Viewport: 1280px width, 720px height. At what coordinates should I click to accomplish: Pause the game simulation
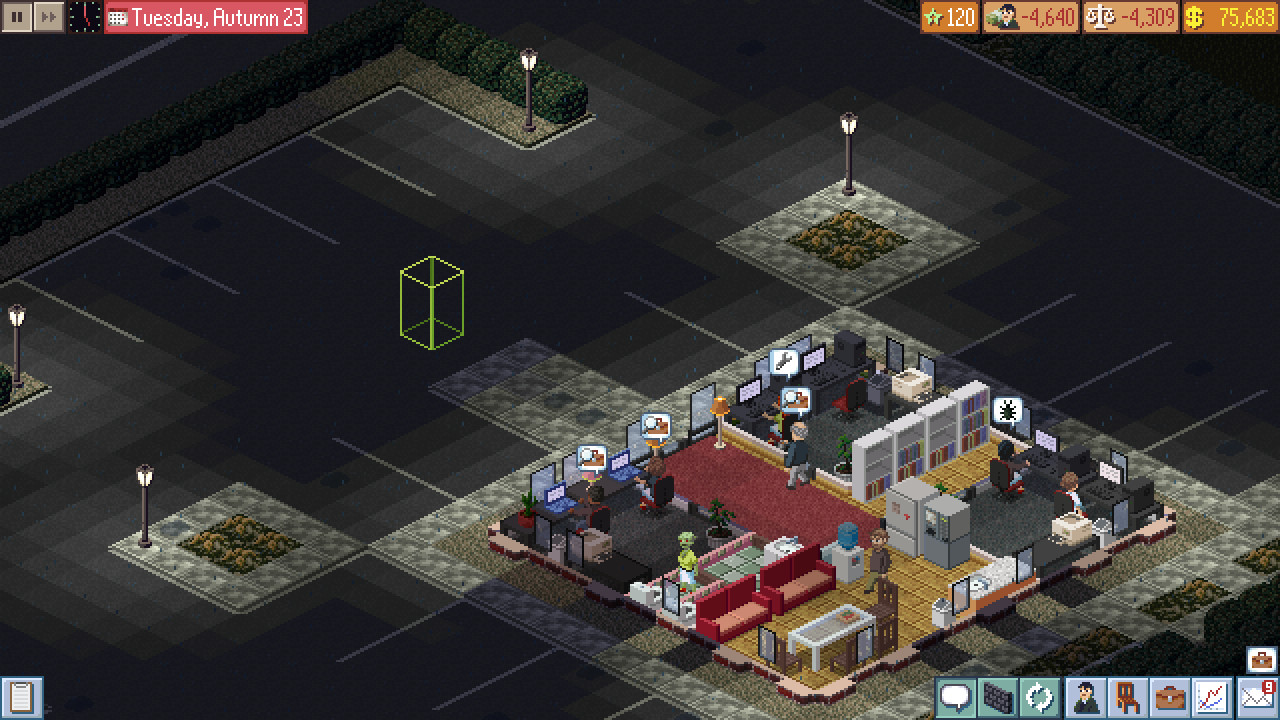[16, 16]
